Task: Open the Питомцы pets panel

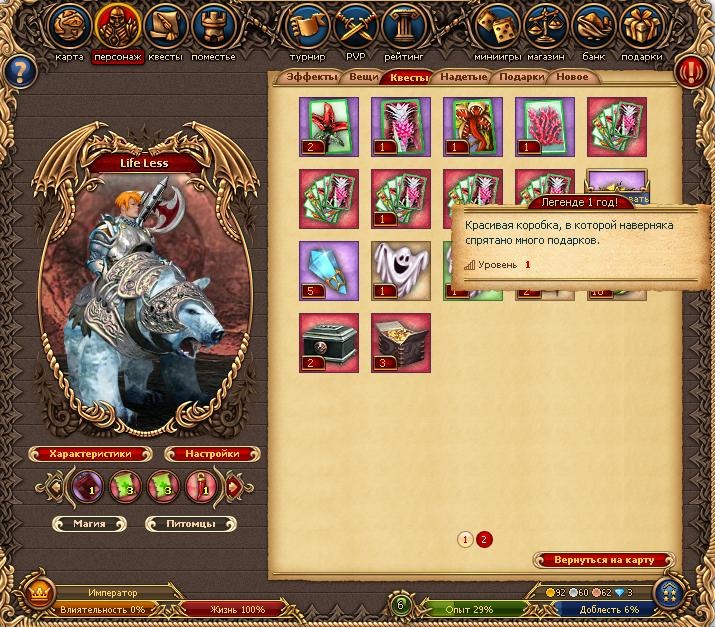Action: (x=192, y=523)
